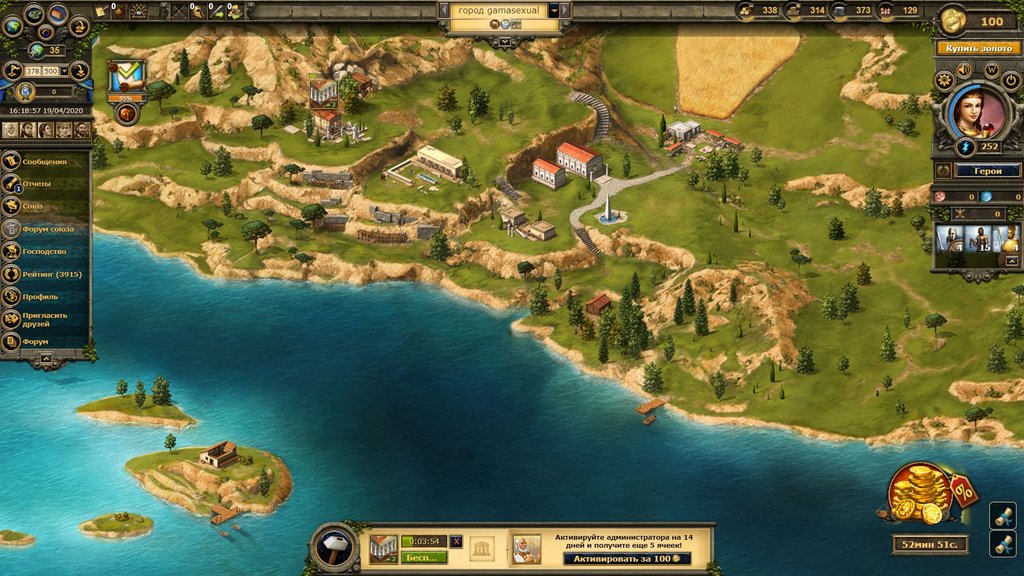The image size is (1024, 576).
Task: Click the green Бесп... speed-up button
Action: [x=422, y=557]
